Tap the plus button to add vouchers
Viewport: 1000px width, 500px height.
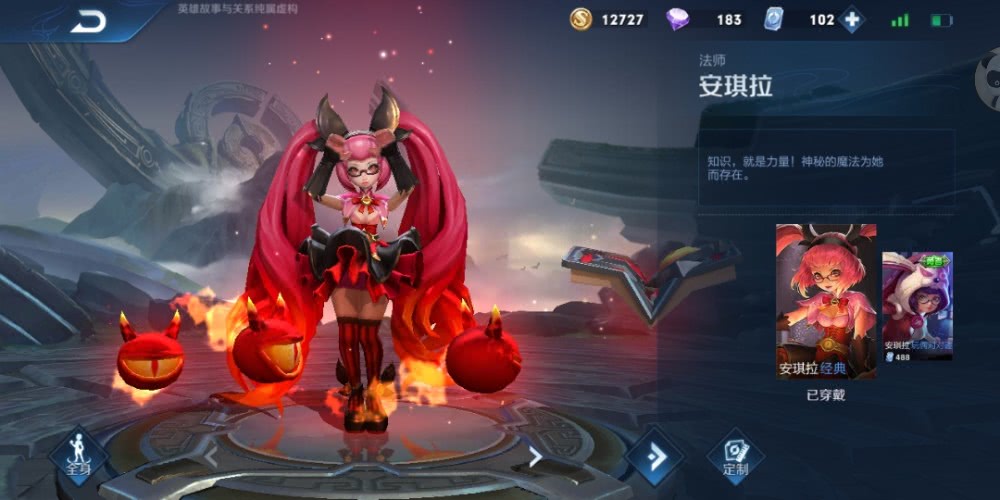coord(851,20)
